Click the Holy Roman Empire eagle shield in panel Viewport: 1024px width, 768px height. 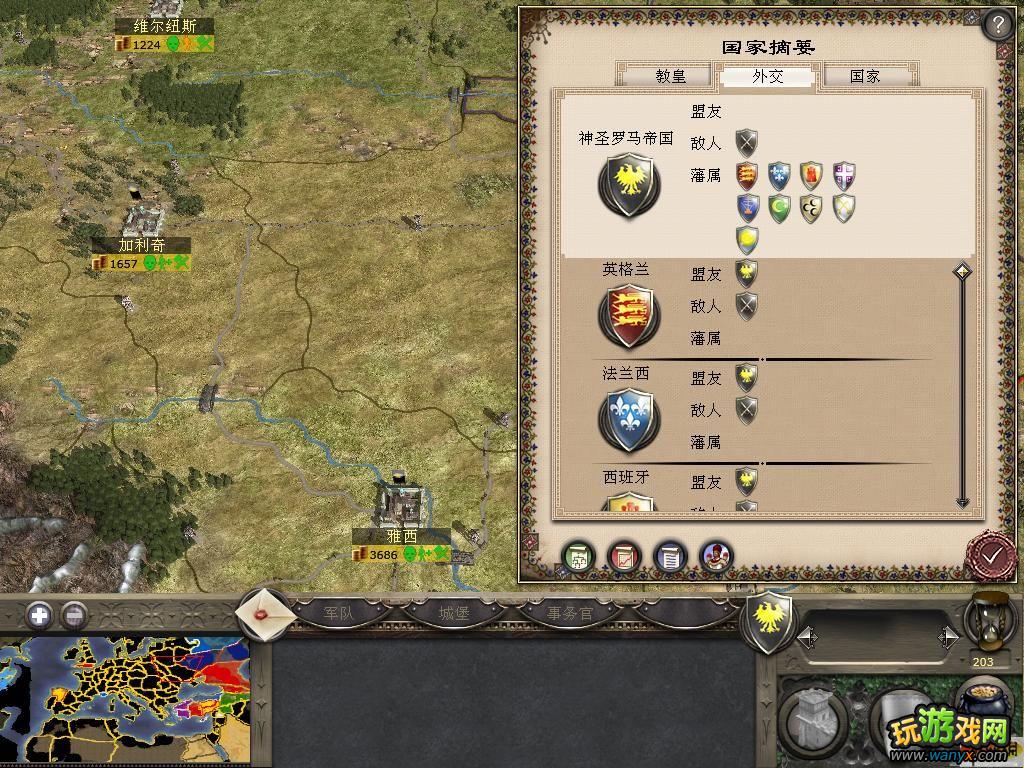tap(628, 185)
